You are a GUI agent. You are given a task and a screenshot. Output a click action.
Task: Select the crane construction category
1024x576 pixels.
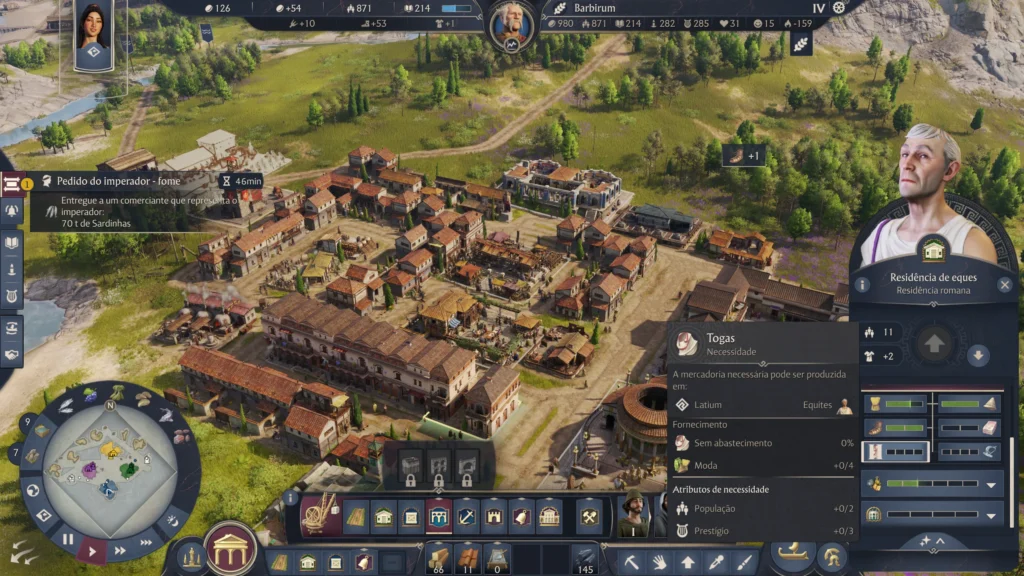pyautogui.click(x=320, y=514)
